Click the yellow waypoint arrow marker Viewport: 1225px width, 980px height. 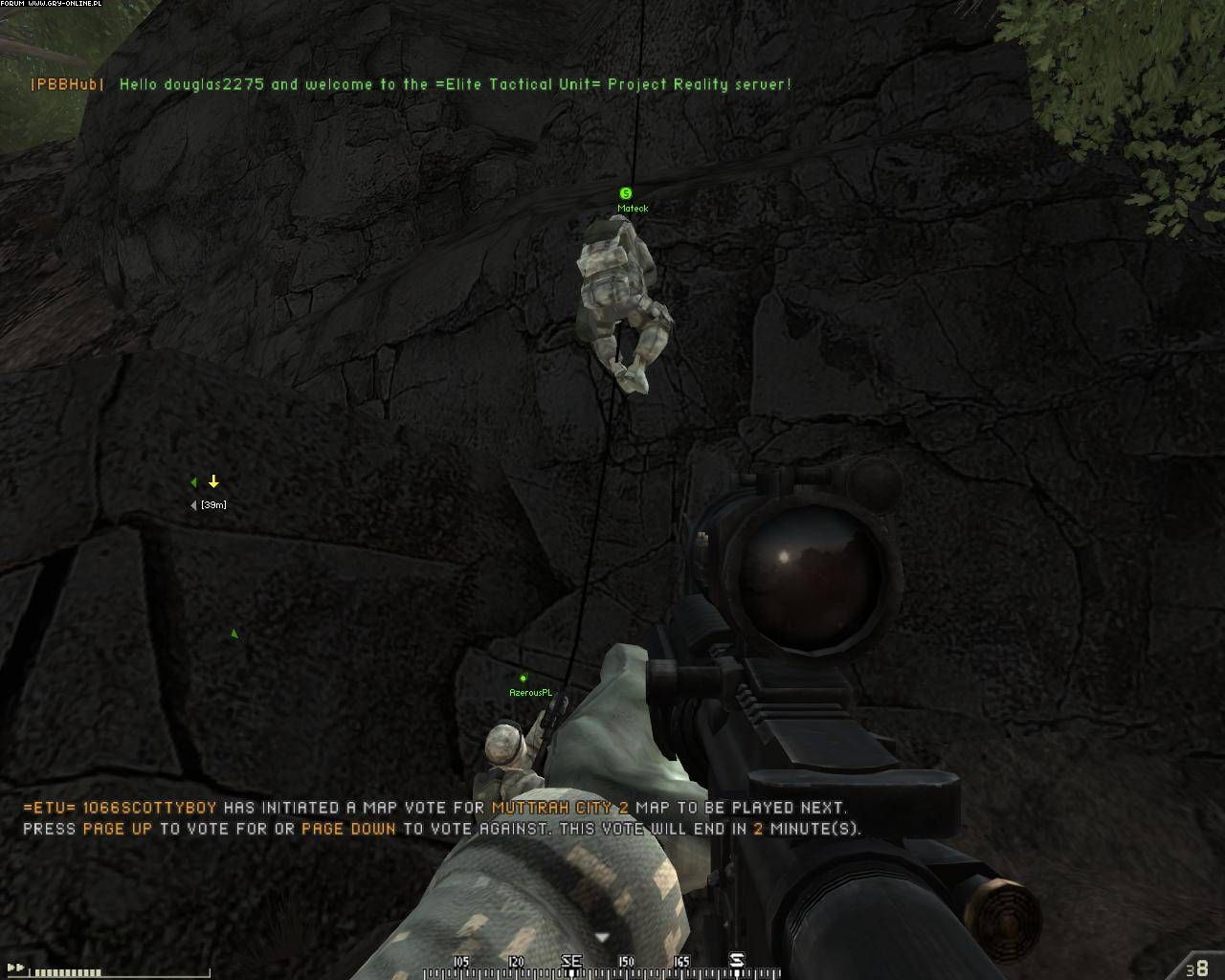214,481
